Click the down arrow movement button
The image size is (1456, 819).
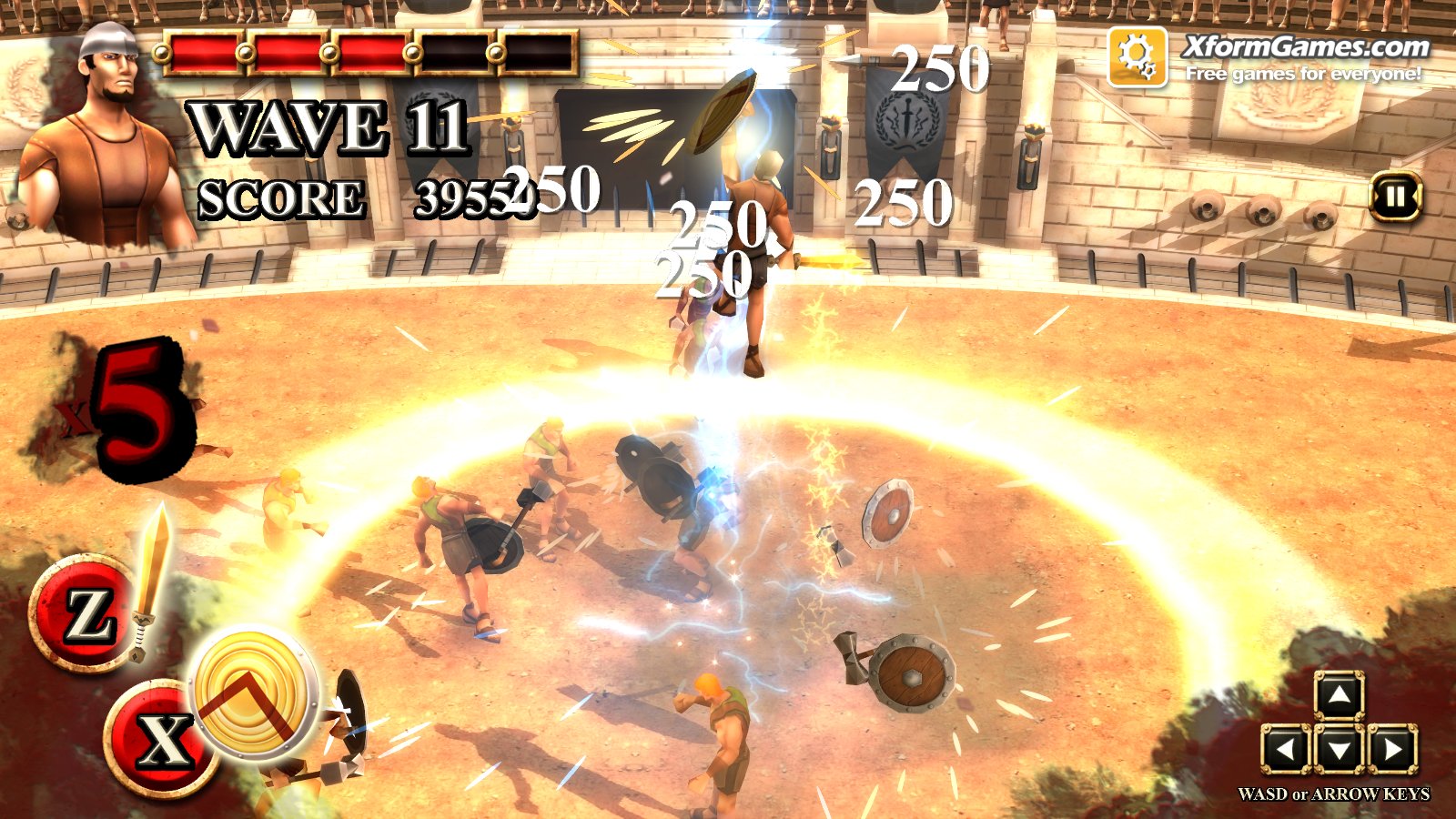(1339, 750)
